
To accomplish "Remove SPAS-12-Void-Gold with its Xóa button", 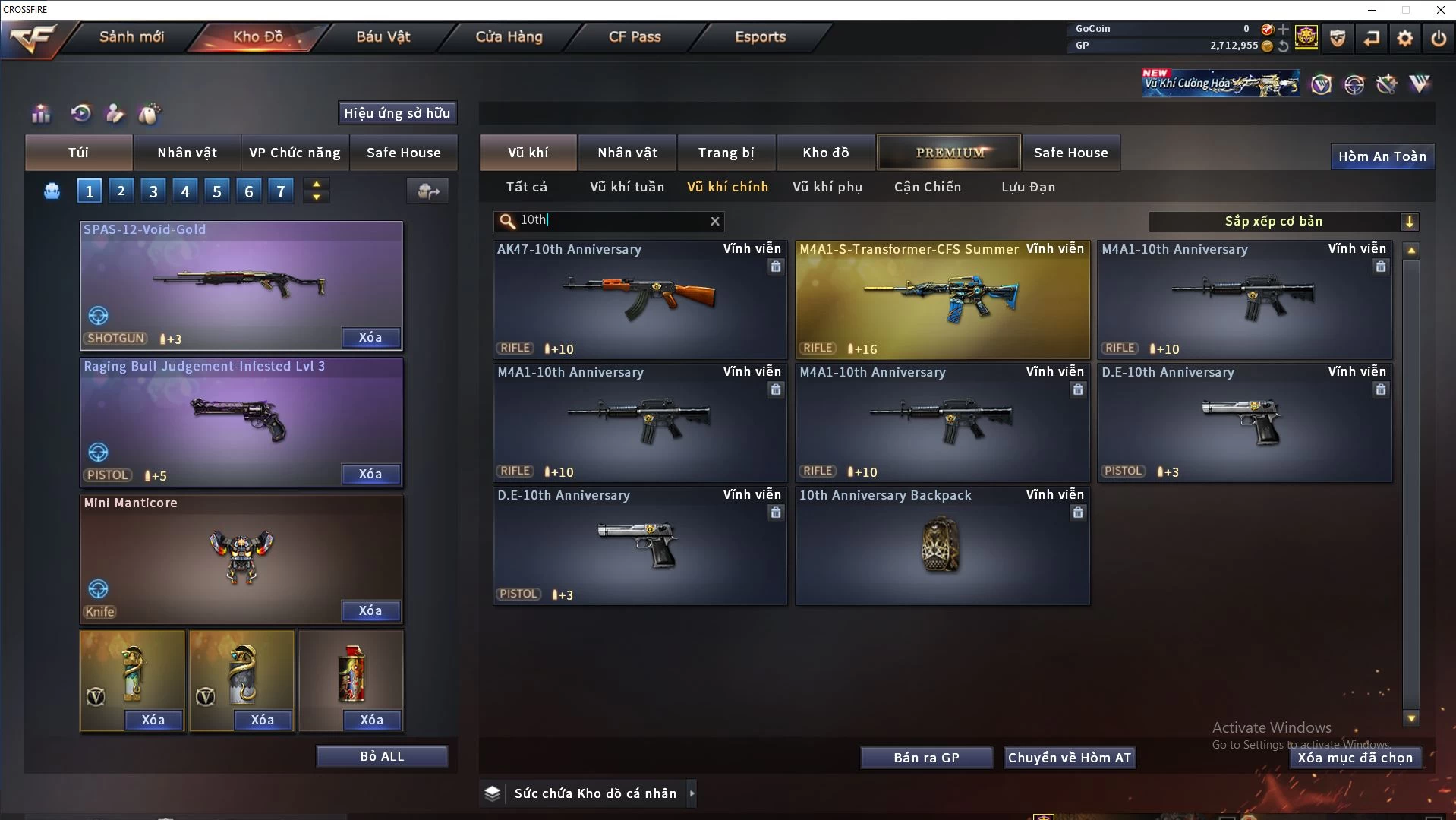I will tap(370, 337).
